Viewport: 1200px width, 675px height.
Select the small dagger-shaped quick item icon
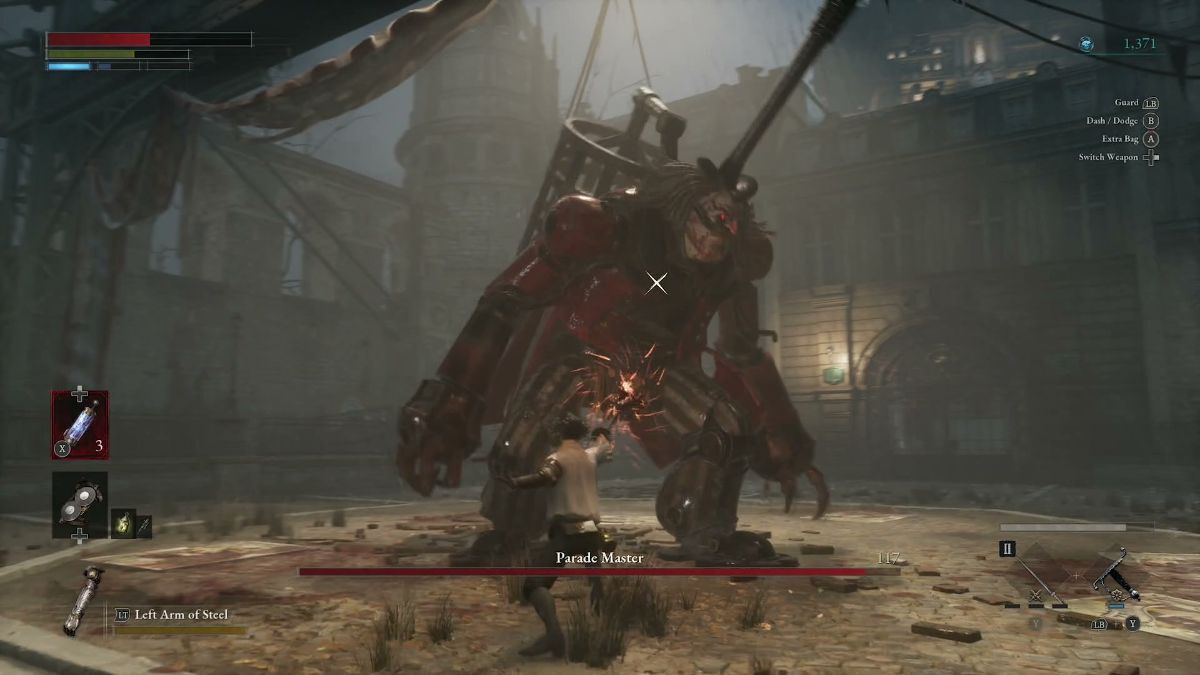tap(144, 524)
